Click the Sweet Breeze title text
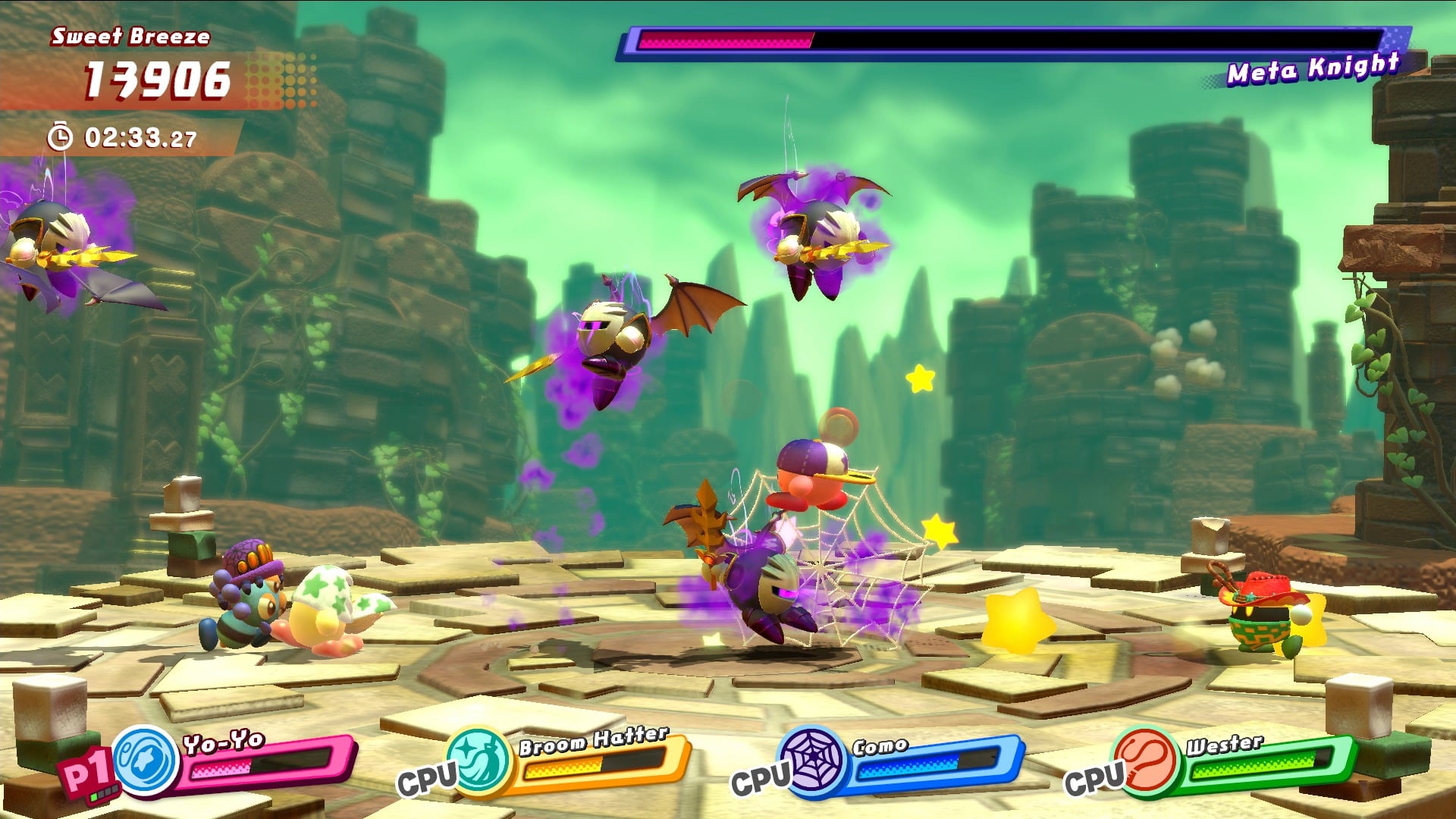This screenshot has height=819, width=1456. 130,35
